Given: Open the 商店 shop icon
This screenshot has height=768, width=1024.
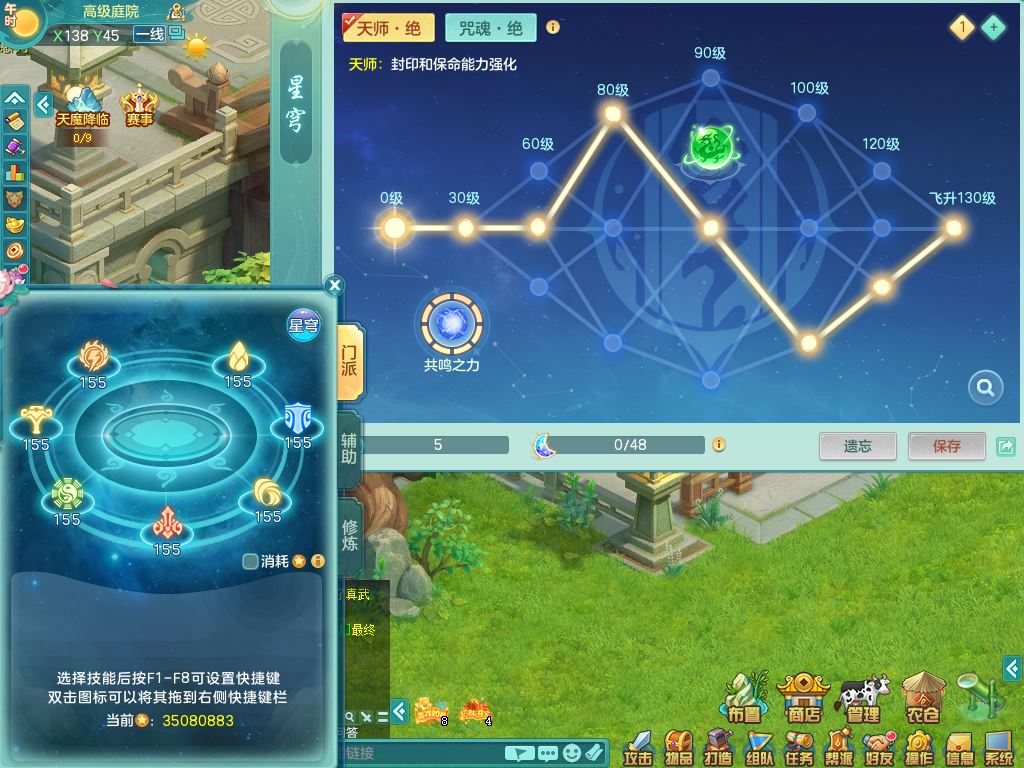Looking at the screenshot, I should point(803,698).
